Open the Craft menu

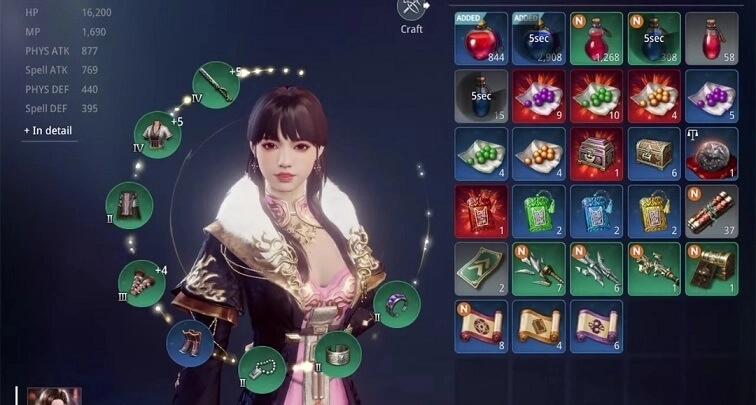(x=412, y=14)
